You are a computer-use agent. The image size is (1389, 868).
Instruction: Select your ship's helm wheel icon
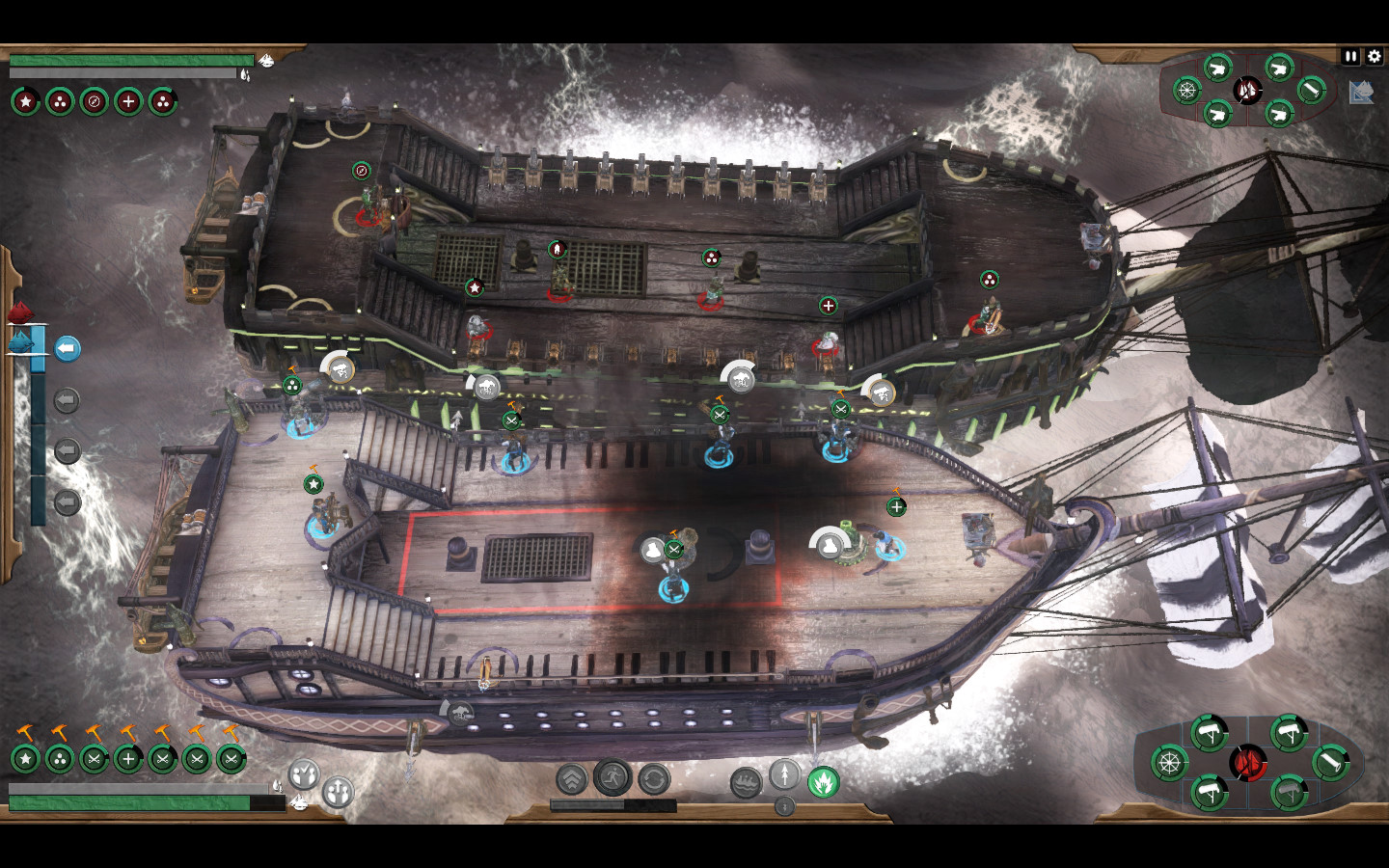[x=1169, y=763]
